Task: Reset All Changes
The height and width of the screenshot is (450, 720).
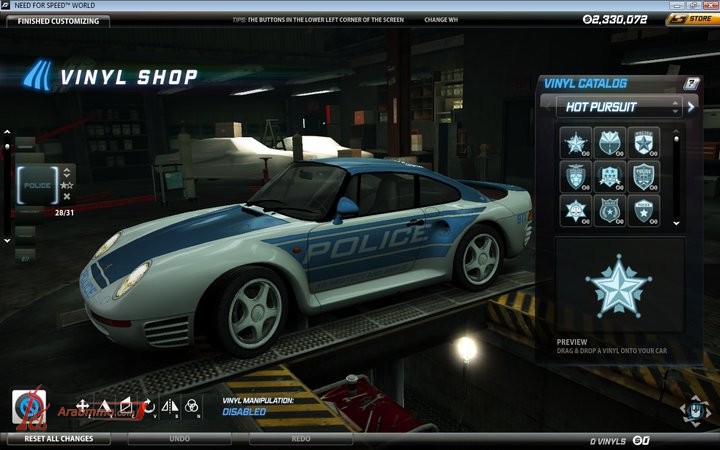Action: tap(59, 438)
